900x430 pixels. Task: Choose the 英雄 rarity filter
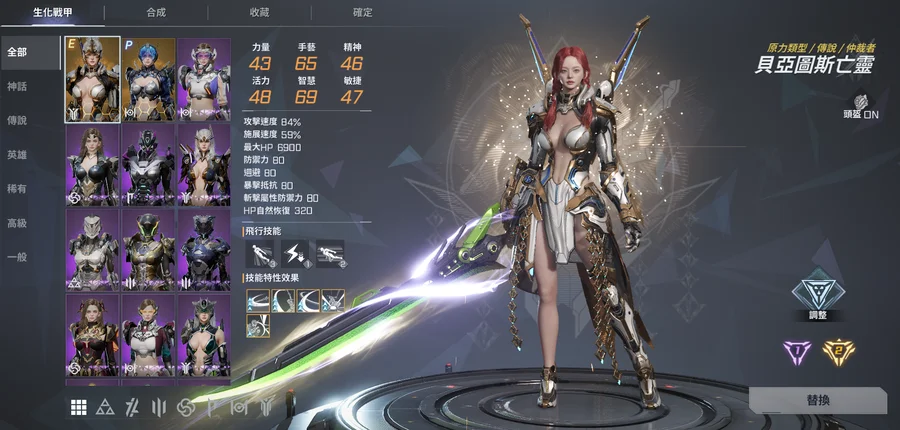point(17,155)
